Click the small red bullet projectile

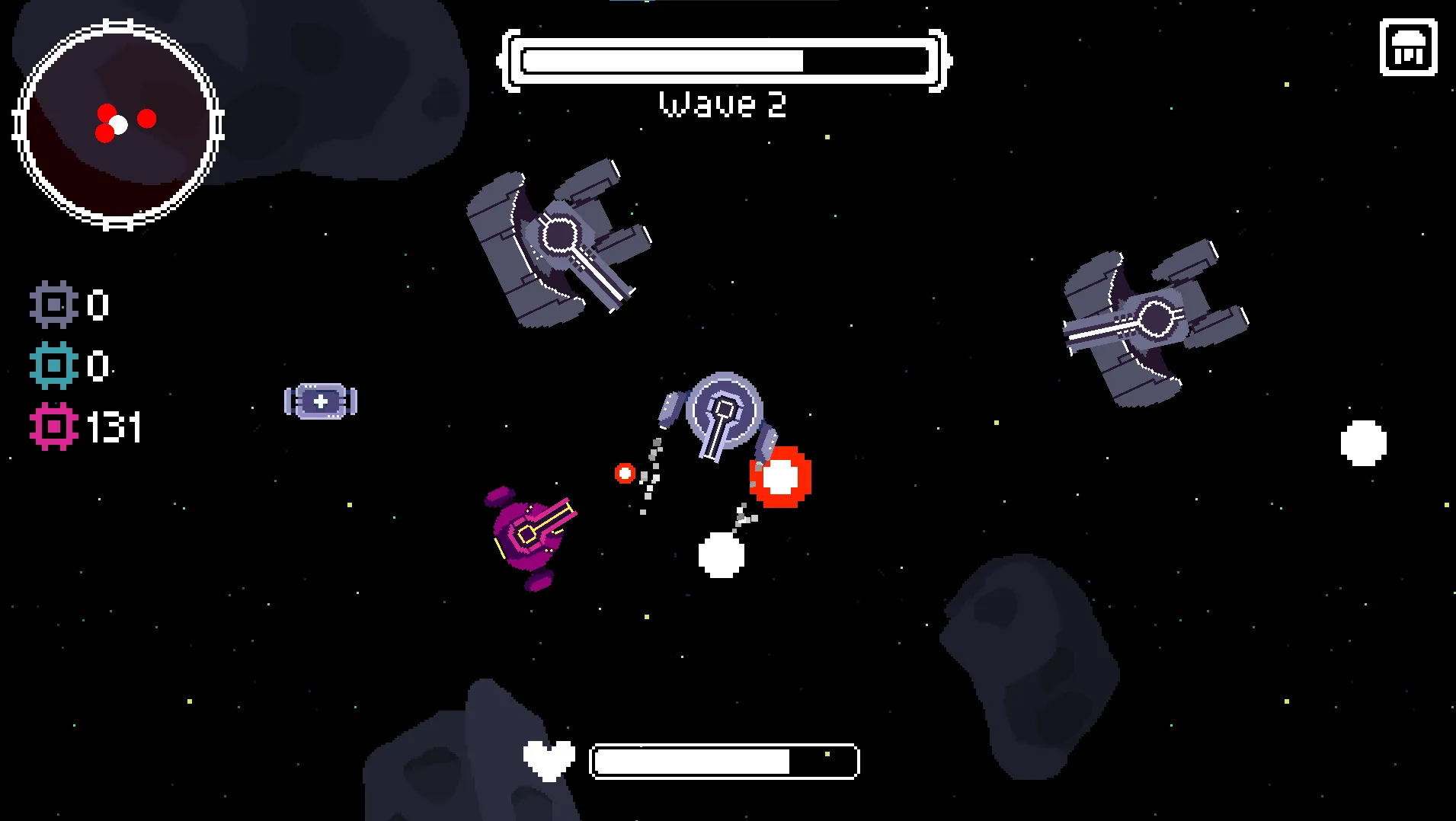pyautogui.click(x=623, y=473)
